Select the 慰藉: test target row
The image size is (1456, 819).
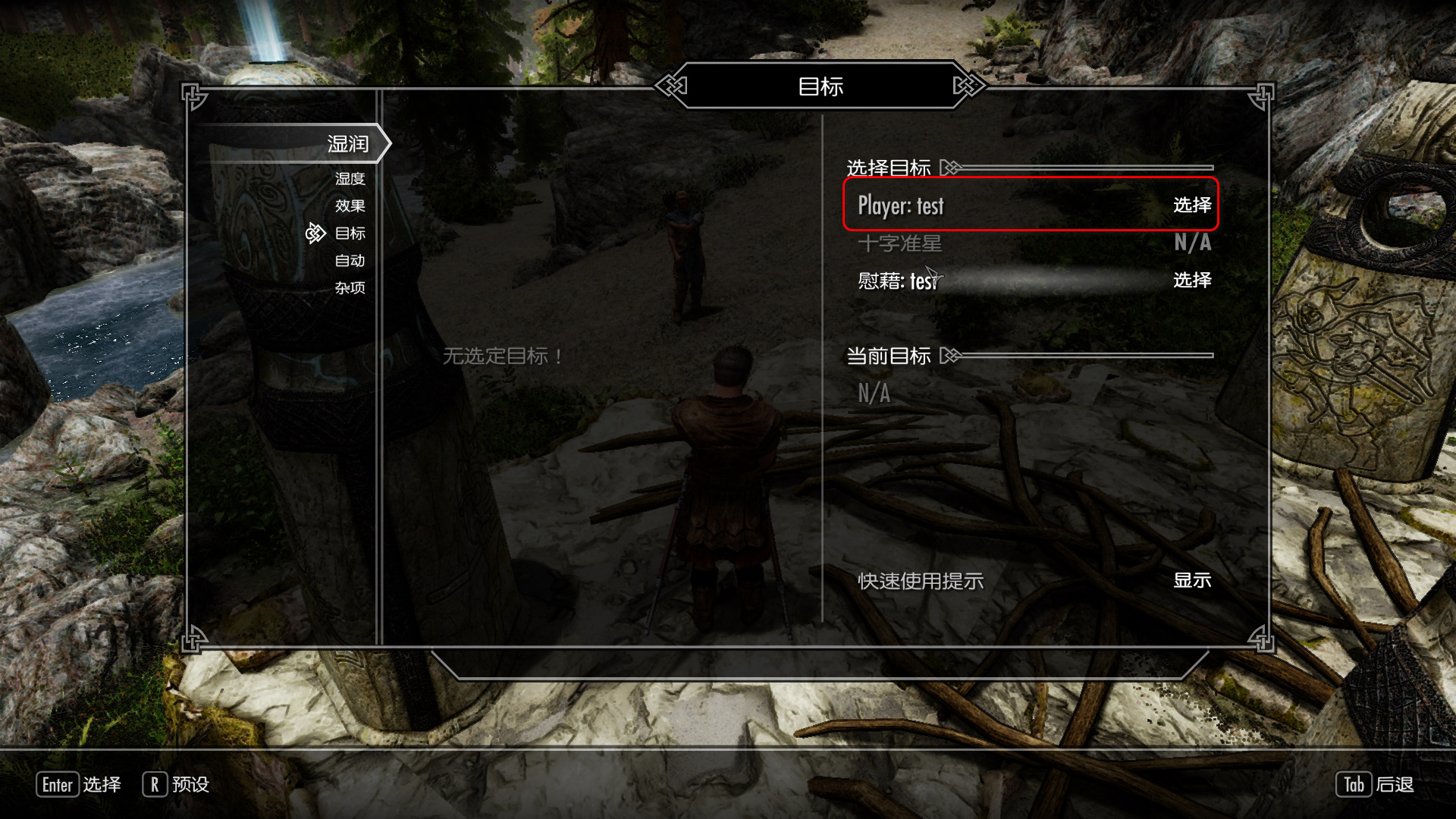[x=1030, y=281]
